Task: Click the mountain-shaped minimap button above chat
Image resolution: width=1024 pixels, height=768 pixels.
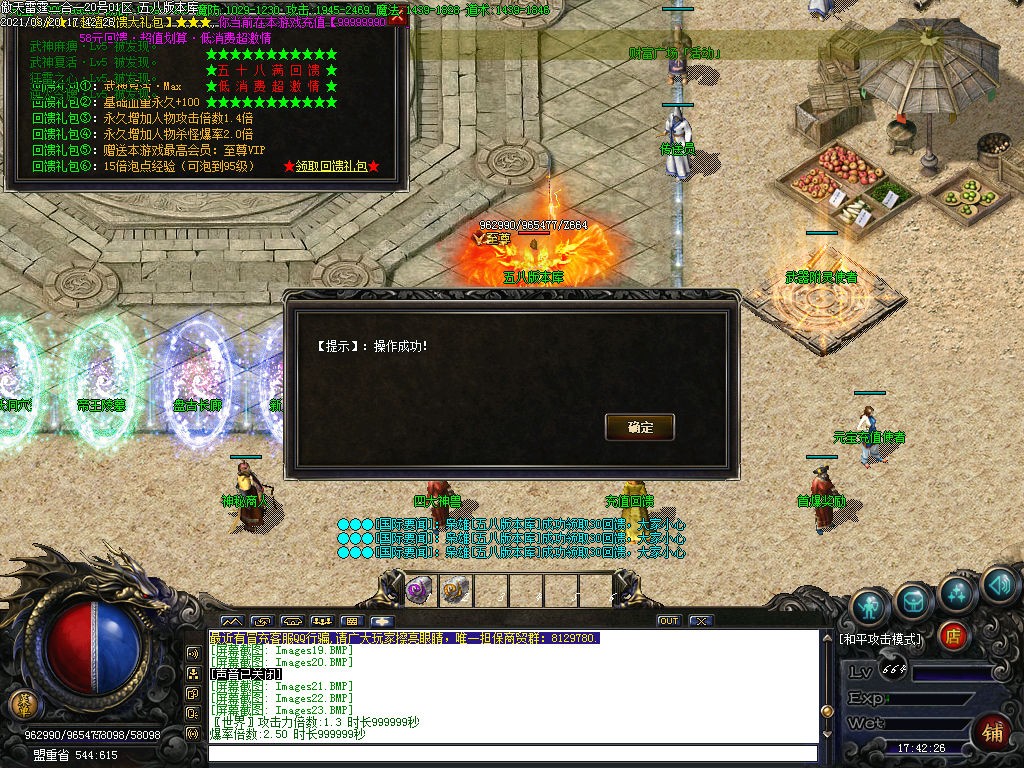Action: click(231, 621)
